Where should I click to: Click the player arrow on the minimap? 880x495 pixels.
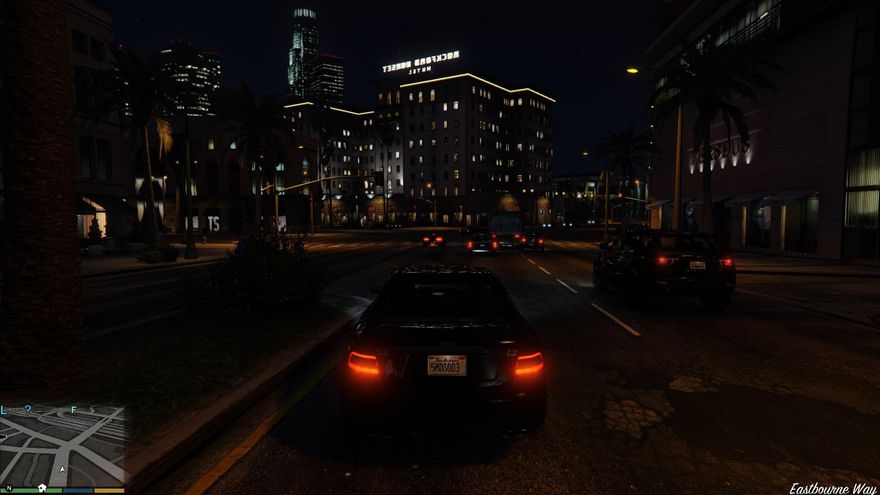coord(62,468)
